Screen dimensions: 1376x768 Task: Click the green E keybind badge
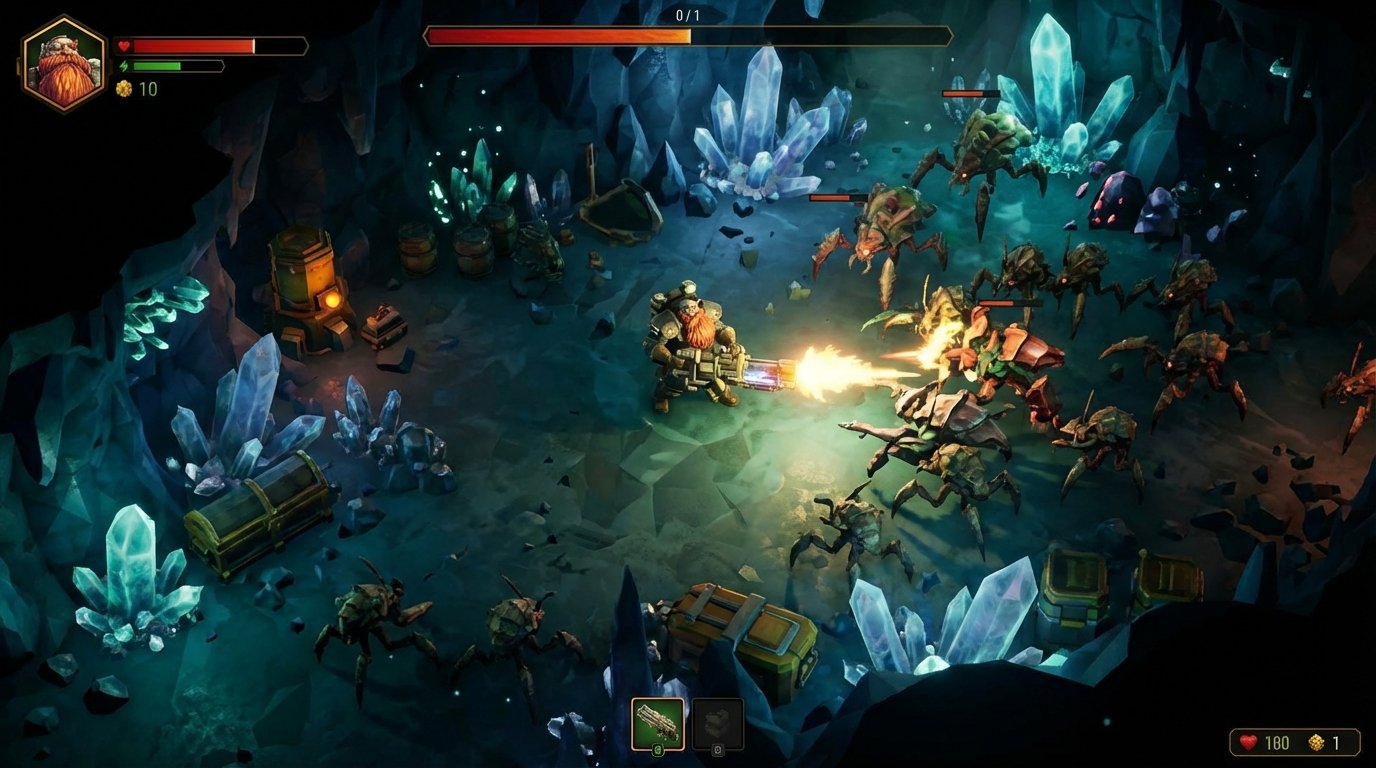pos(658,750)
